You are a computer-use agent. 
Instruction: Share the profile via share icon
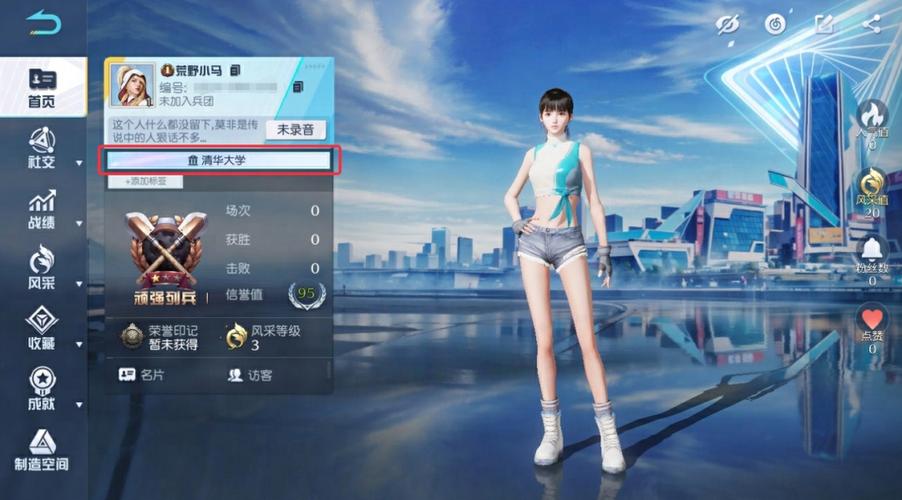click(872, 24)
